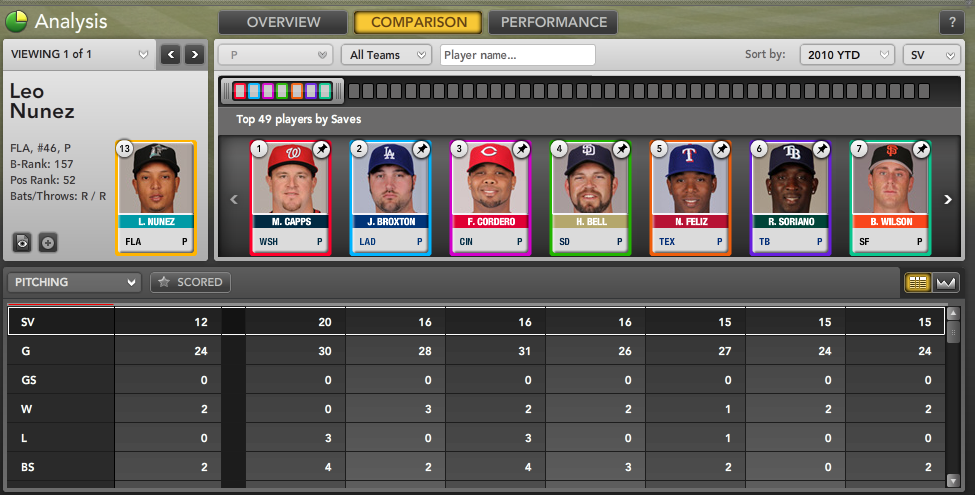975x495 pixels.
Task: Go to next viewed player arrow
Action: coord(195,54)
